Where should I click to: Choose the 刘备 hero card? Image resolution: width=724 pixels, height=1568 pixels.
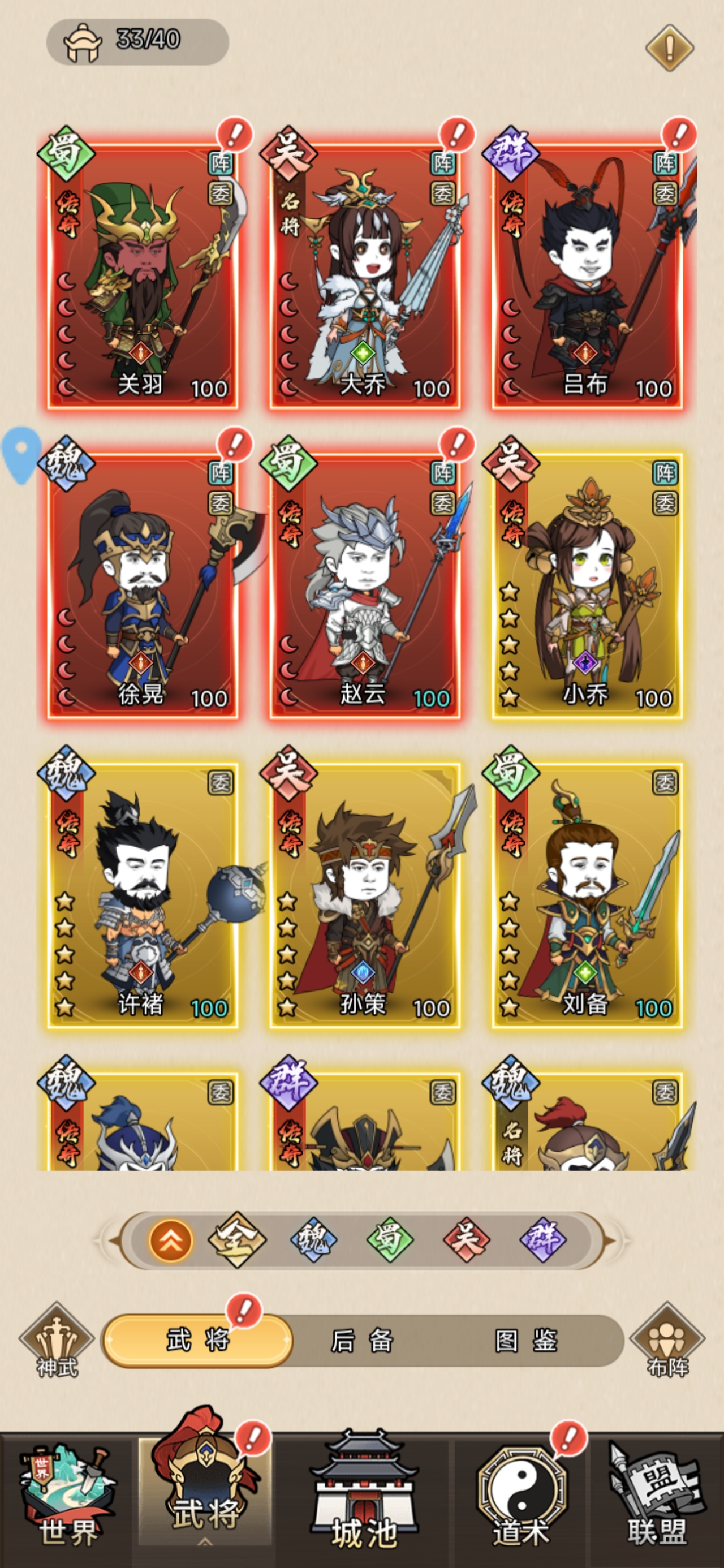tap(587, 896)
